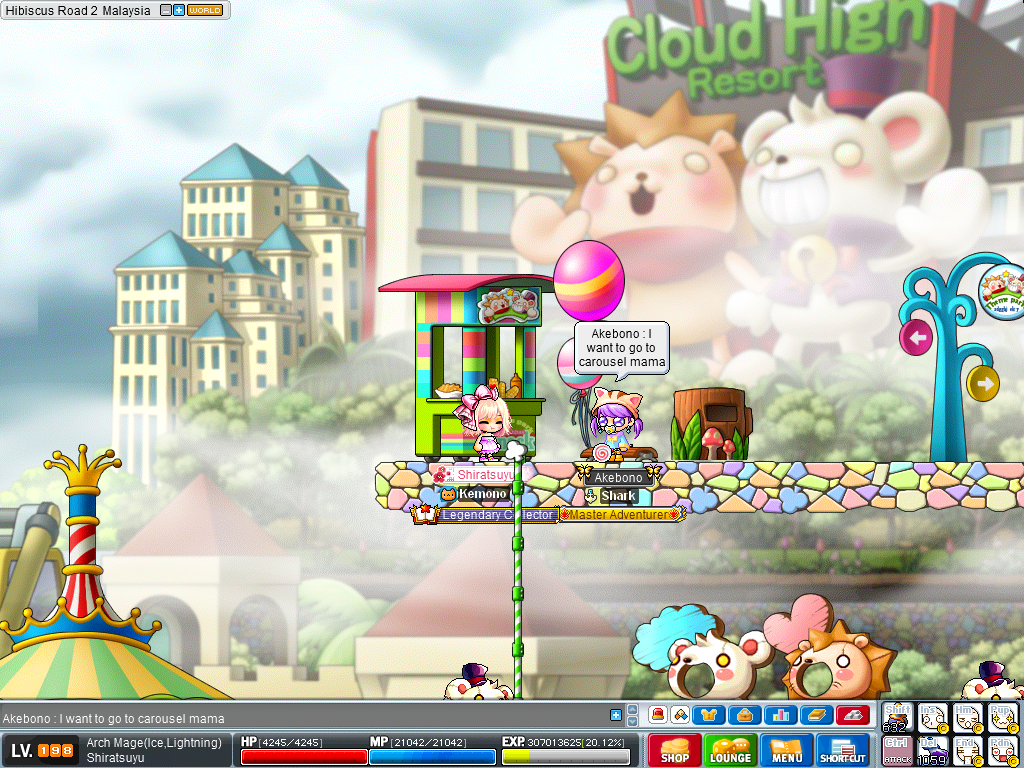Viewport: 1024px width, 768px height.
Task: Show the stats bar chart icon
Action: 779,715
